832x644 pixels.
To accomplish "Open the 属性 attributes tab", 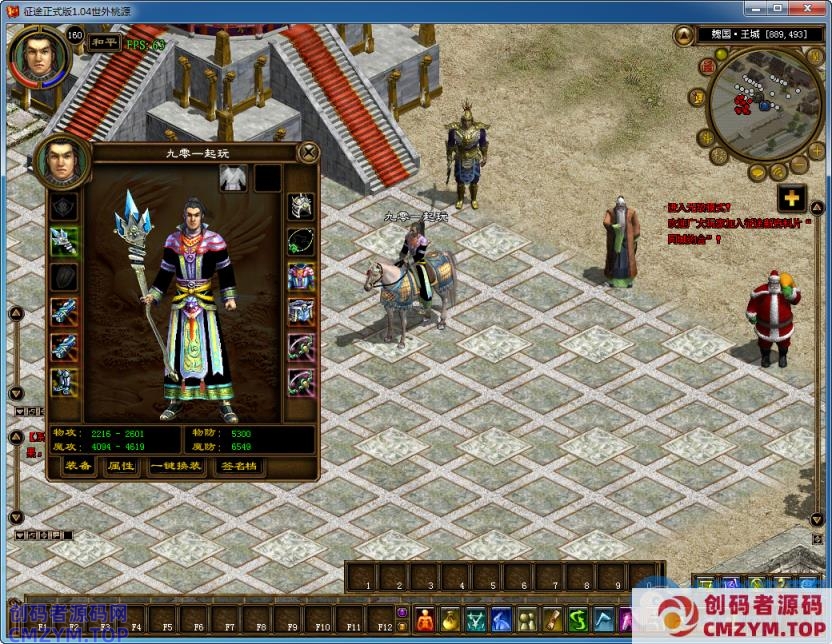I will (x=121, y=466).
